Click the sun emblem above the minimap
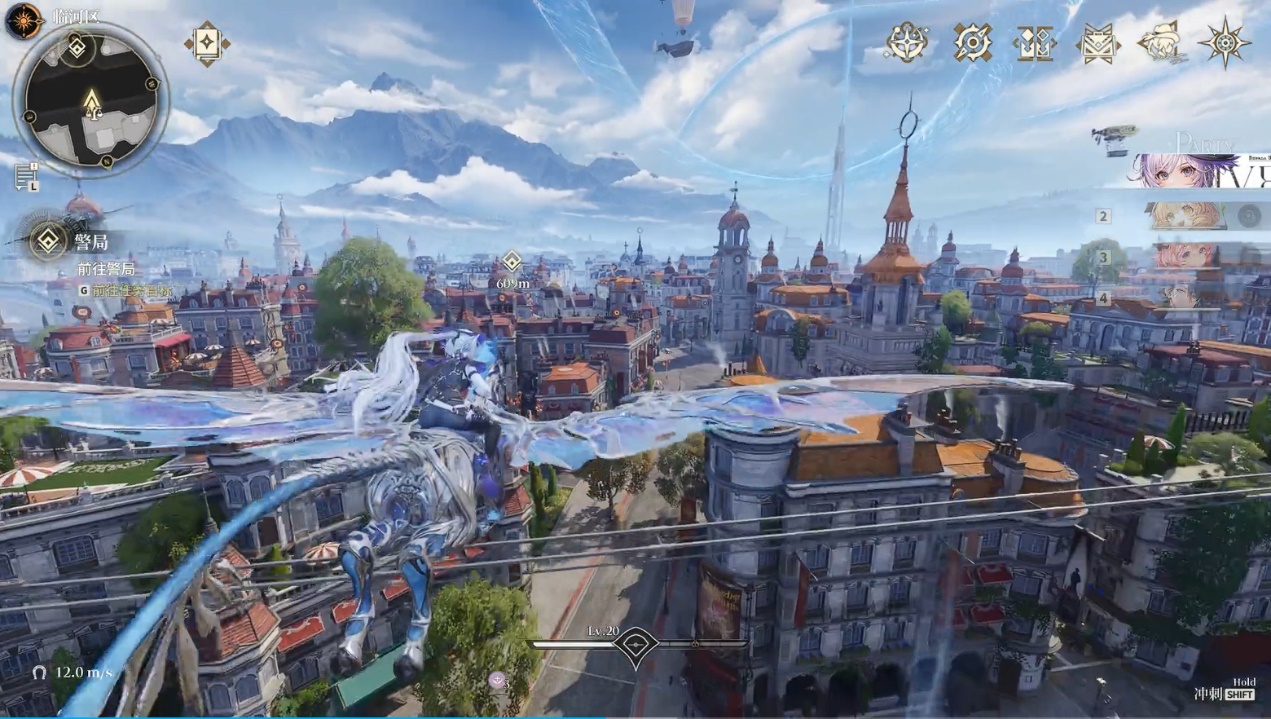1271x719 pixels. click(23, 20)
